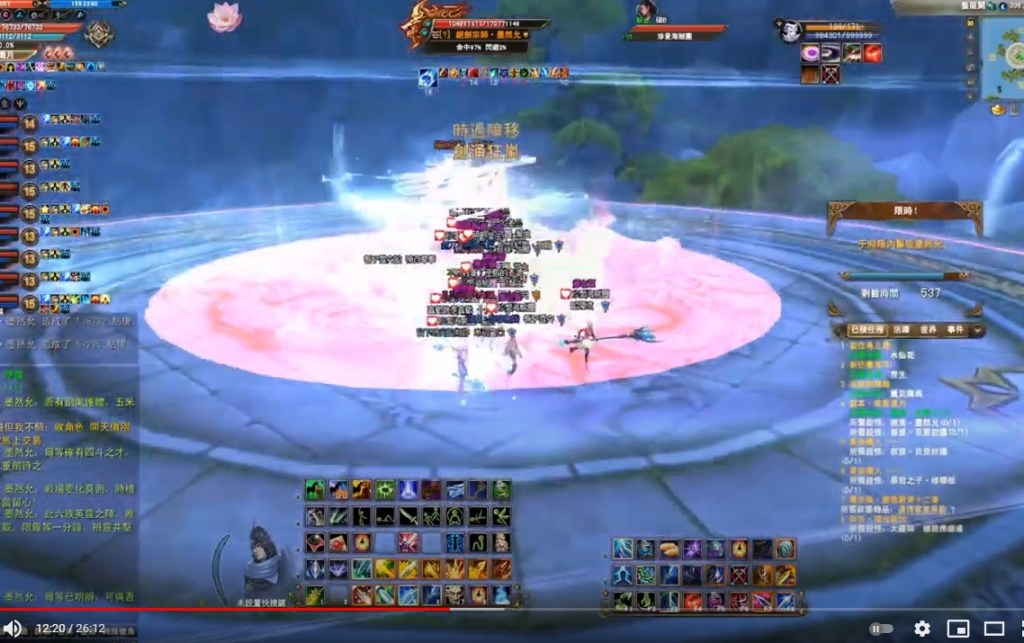1024x643 pixels.
Task: Switch to the 已接任務 quest tab
Action: [x=868, y=329]
